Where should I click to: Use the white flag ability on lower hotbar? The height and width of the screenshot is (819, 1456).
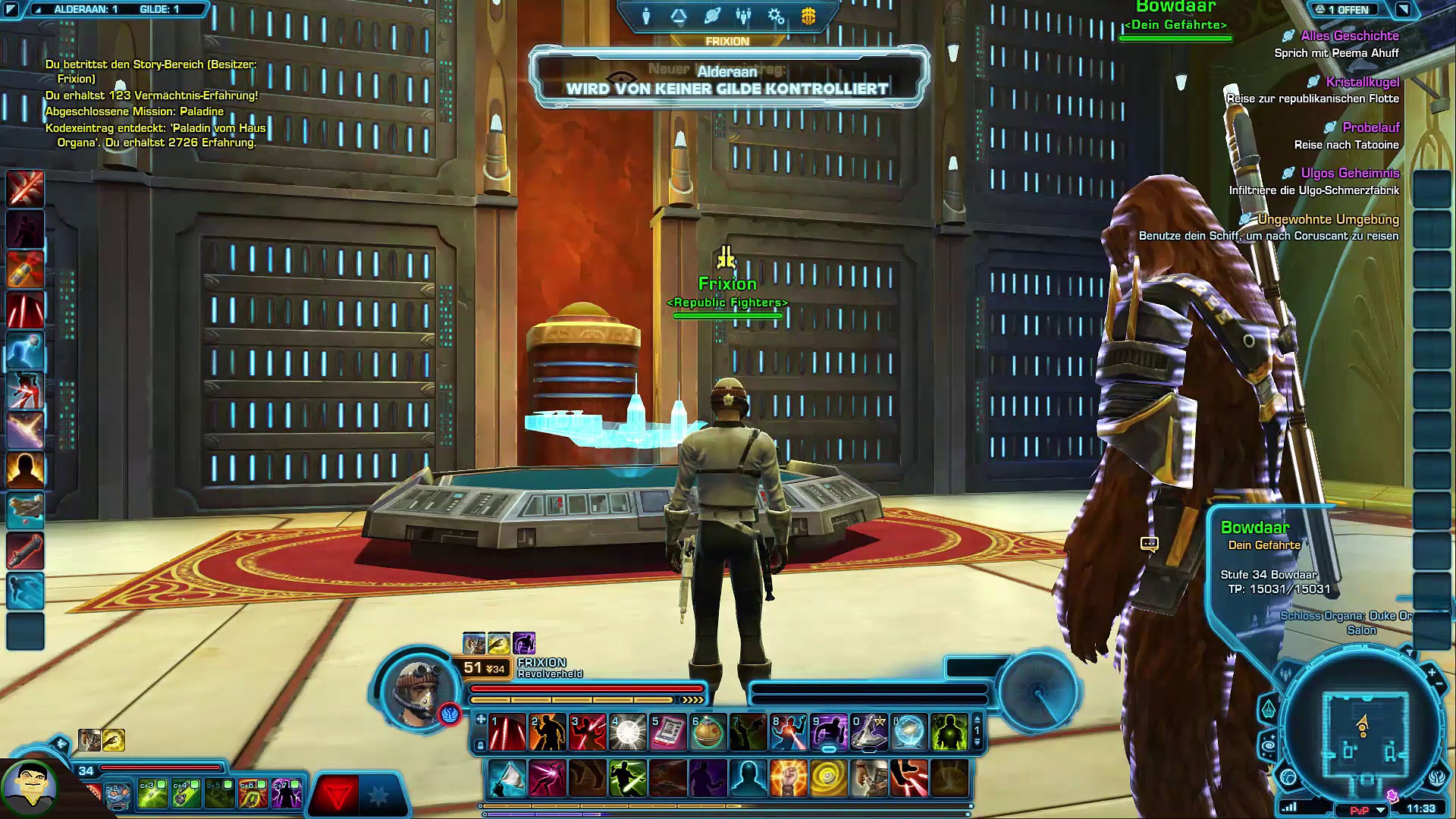point(507,779)
